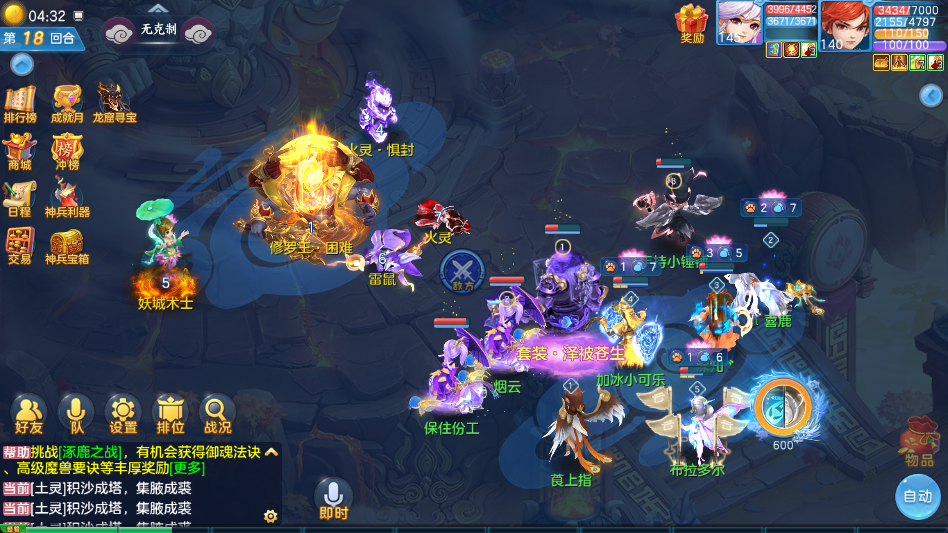Screen dimensions: 948x533
Task: Open the small chat settings gear
Action: [x=270, y=516]
